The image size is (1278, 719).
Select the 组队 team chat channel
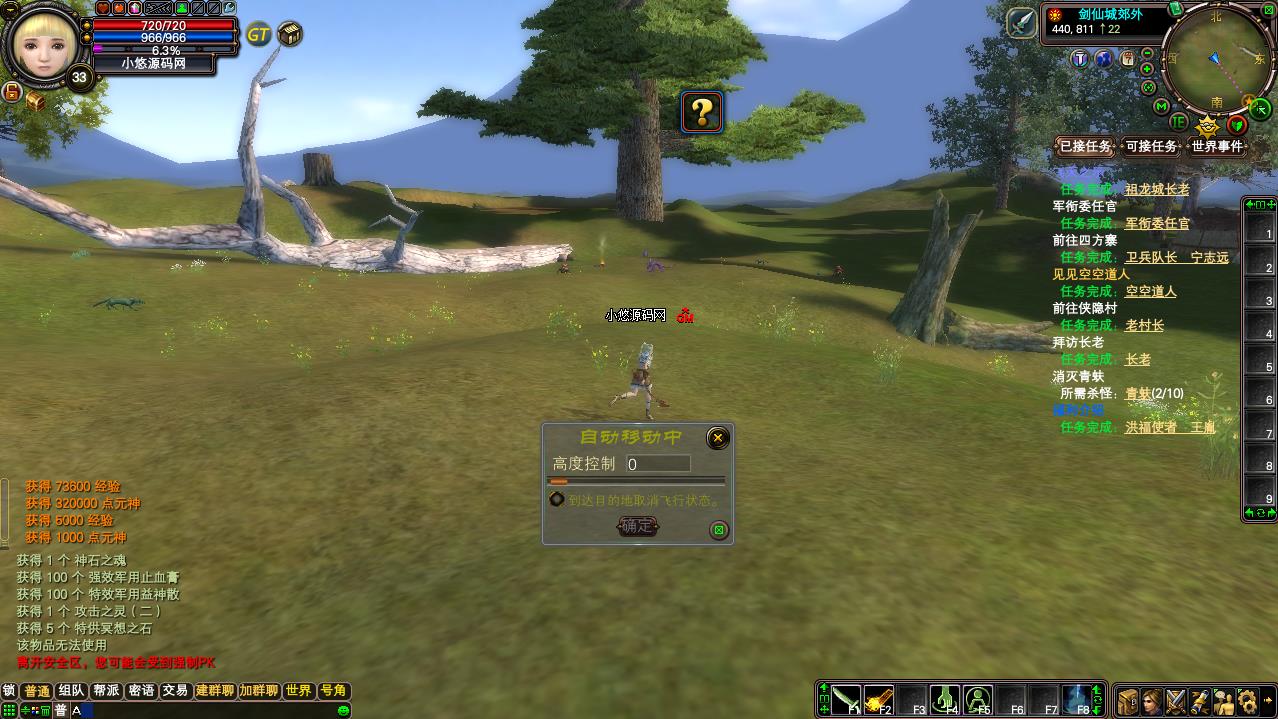[71, 691]
